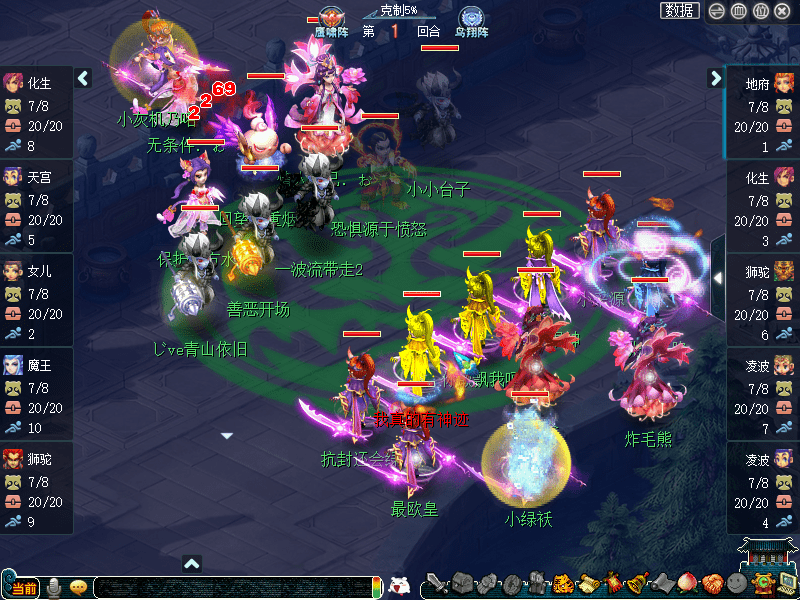Open the chat speech bubble emoji button

tap(79, 587)
